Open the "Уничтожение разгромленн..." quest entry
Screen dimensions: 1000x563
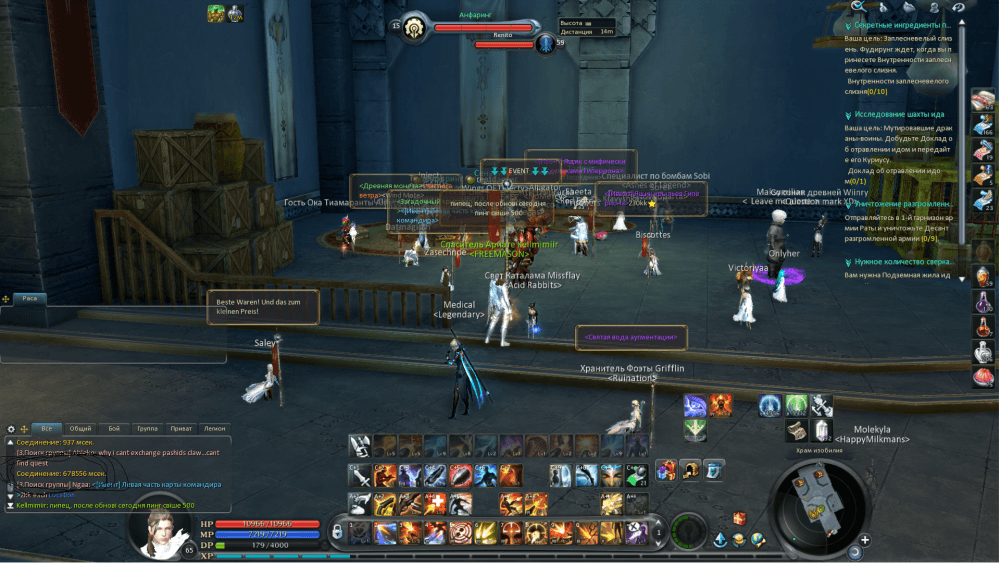(902, 204)
